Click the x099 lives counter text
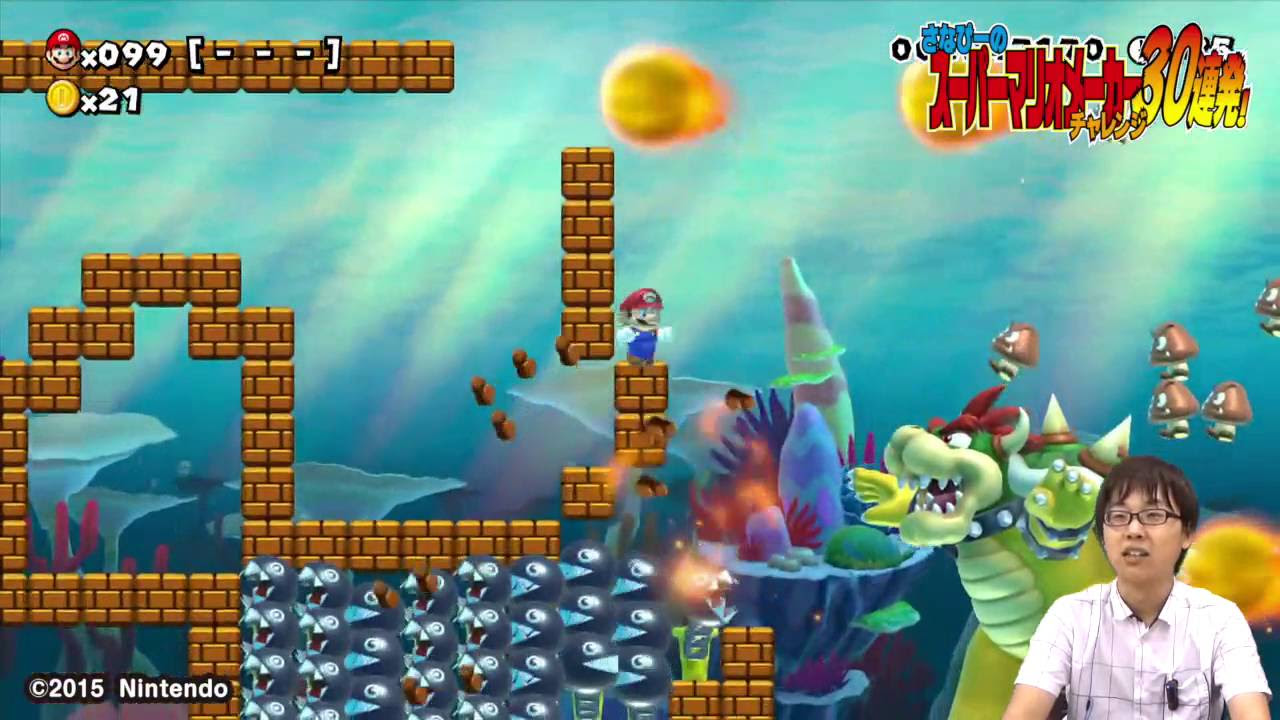This screenshot has width=1280, height=720. [122, 57]
